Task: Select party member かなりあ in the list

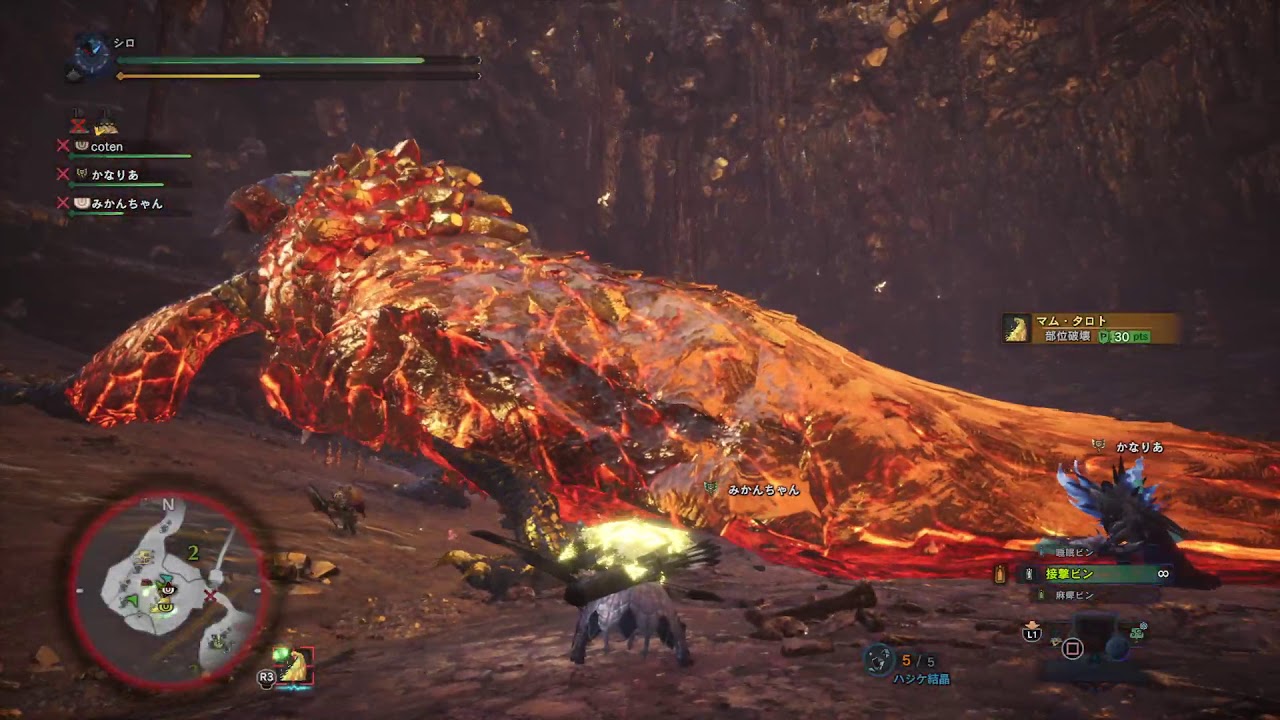Action: (113, 175)
